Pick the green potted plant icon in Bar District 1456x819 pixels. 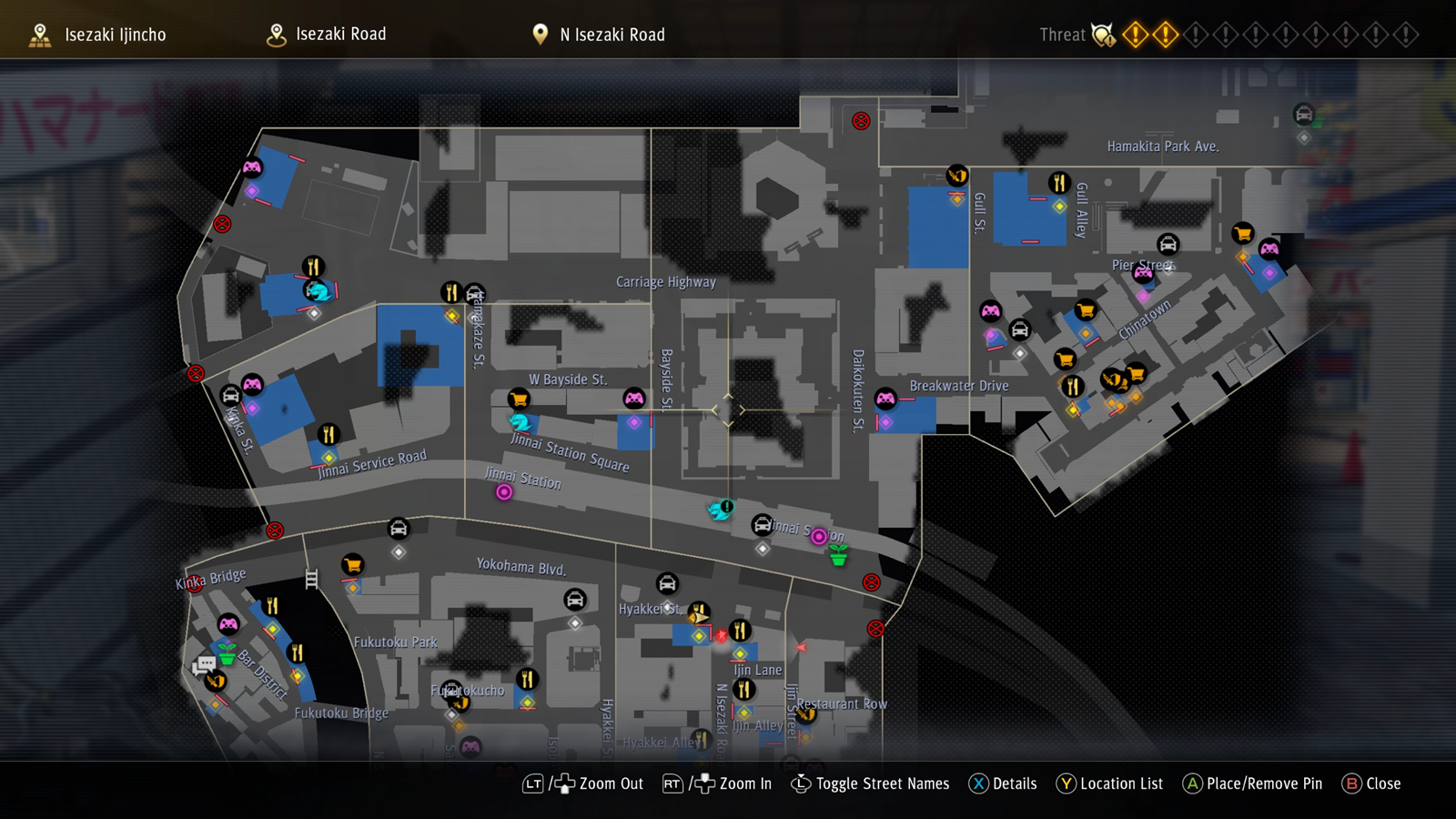click(227, 654)
